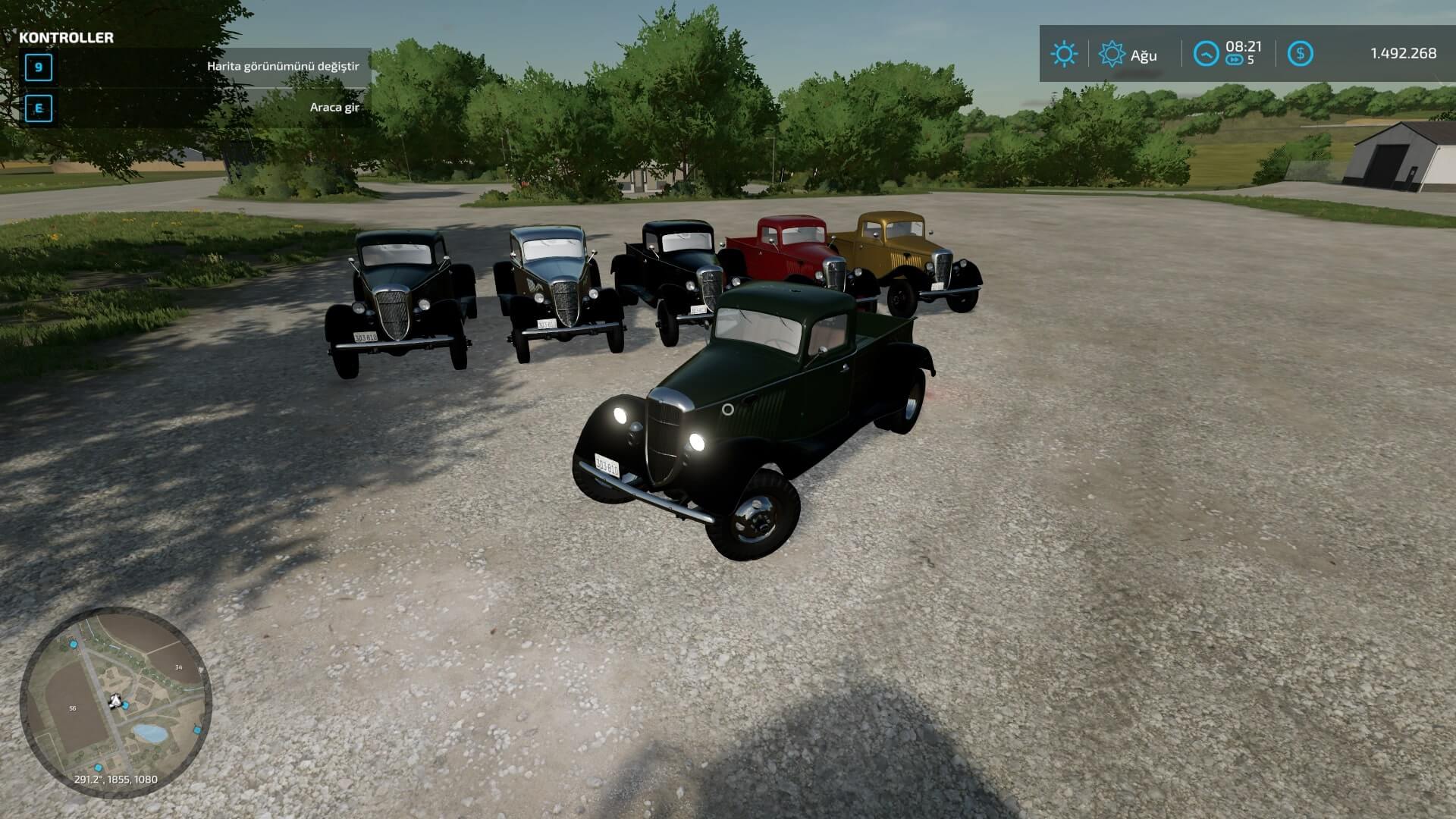Click the game clock icon
The width and height of the screenshot is (1456, 819).
(1206, 54)
